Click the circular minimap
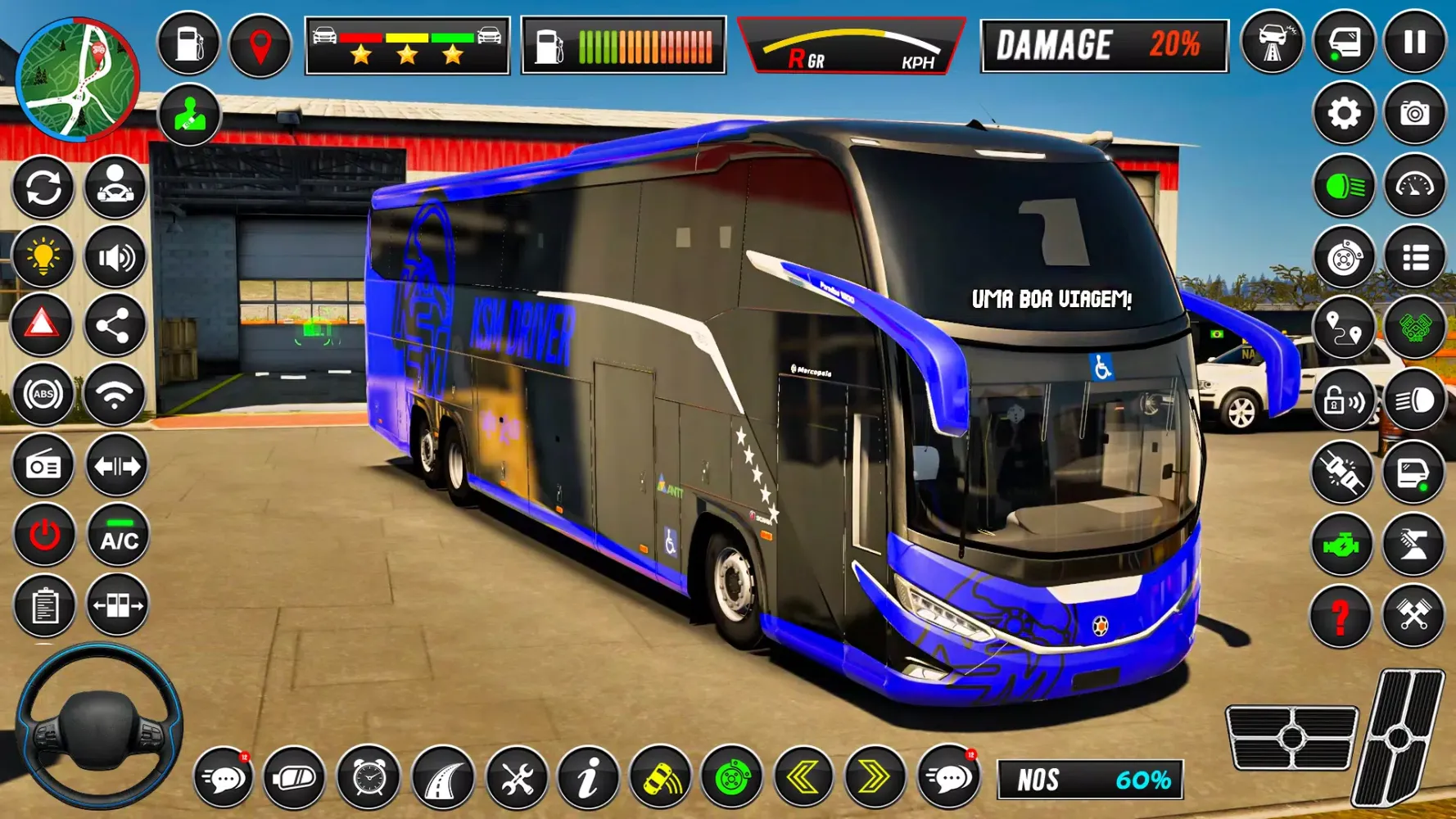The image size is (1456, 819). tap(77, 79)
